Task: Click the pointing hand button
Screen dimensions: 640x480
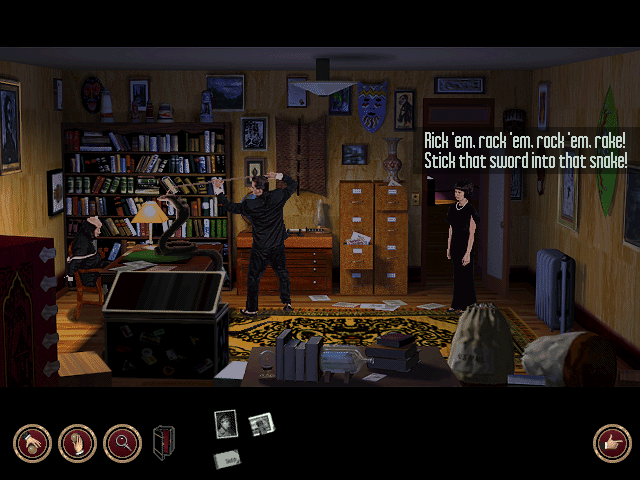Action: pos(610,443)
